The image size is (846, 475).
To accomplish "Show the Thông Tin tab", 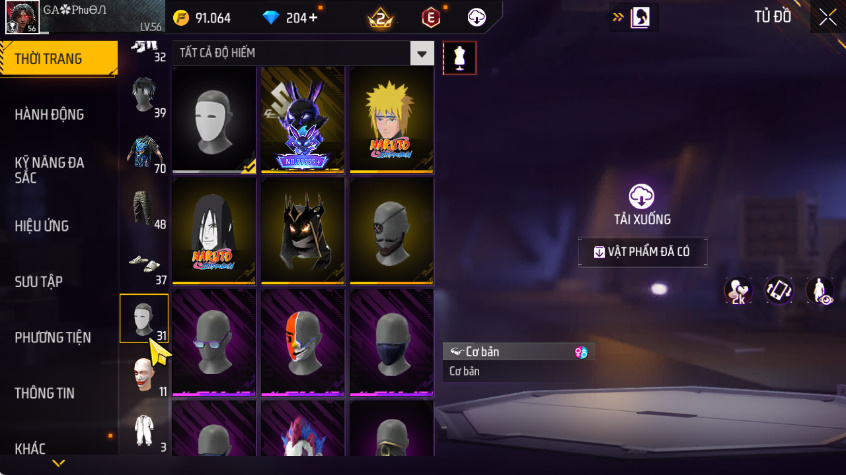I will tap(44, 393).
